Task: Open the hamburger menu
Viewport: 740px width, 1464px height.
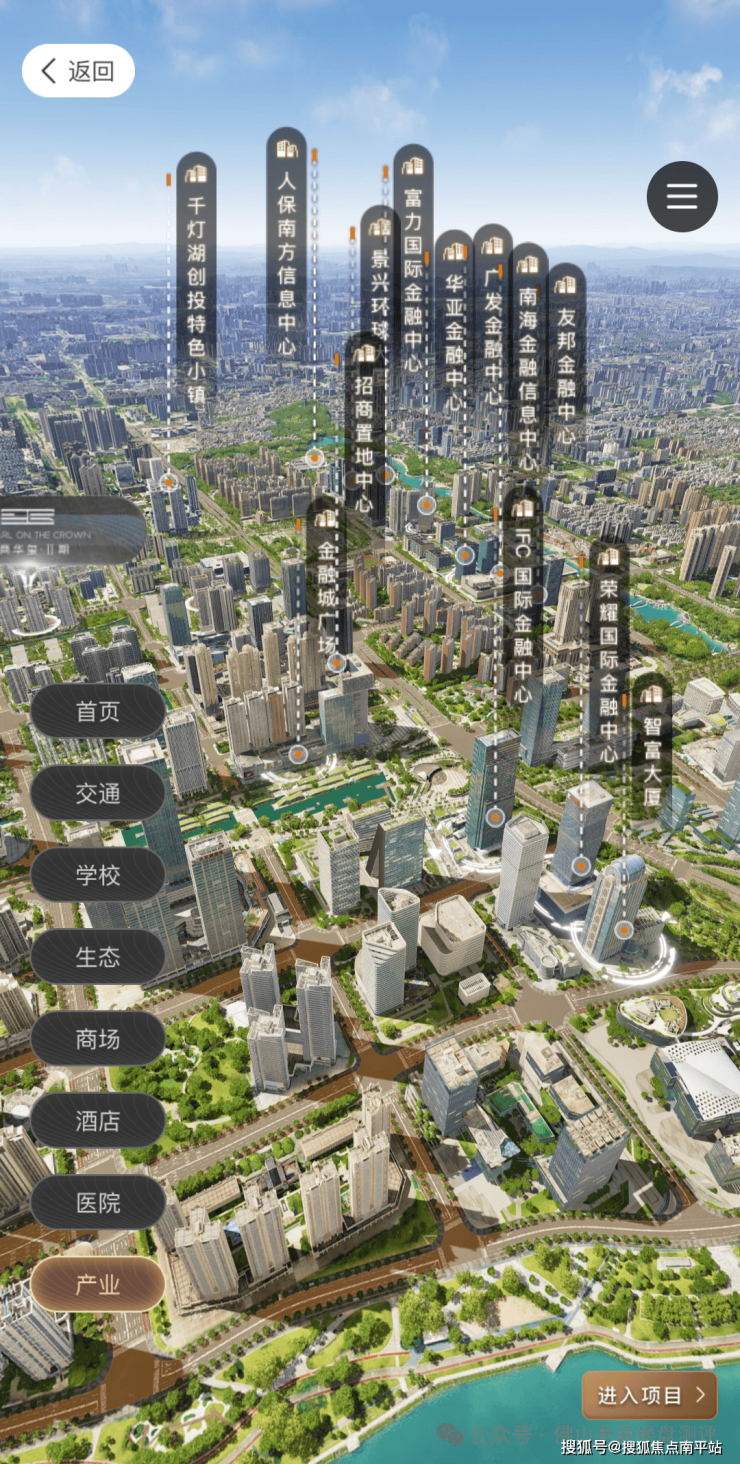Action: point(682,196)
